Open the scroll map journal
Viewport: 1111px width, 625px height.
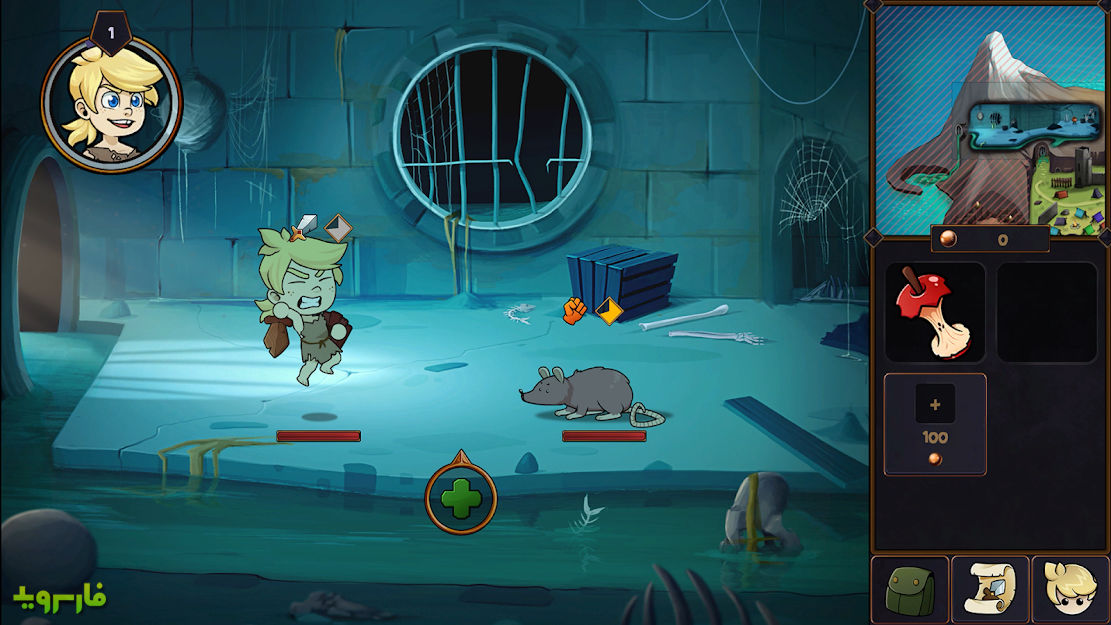990,590
